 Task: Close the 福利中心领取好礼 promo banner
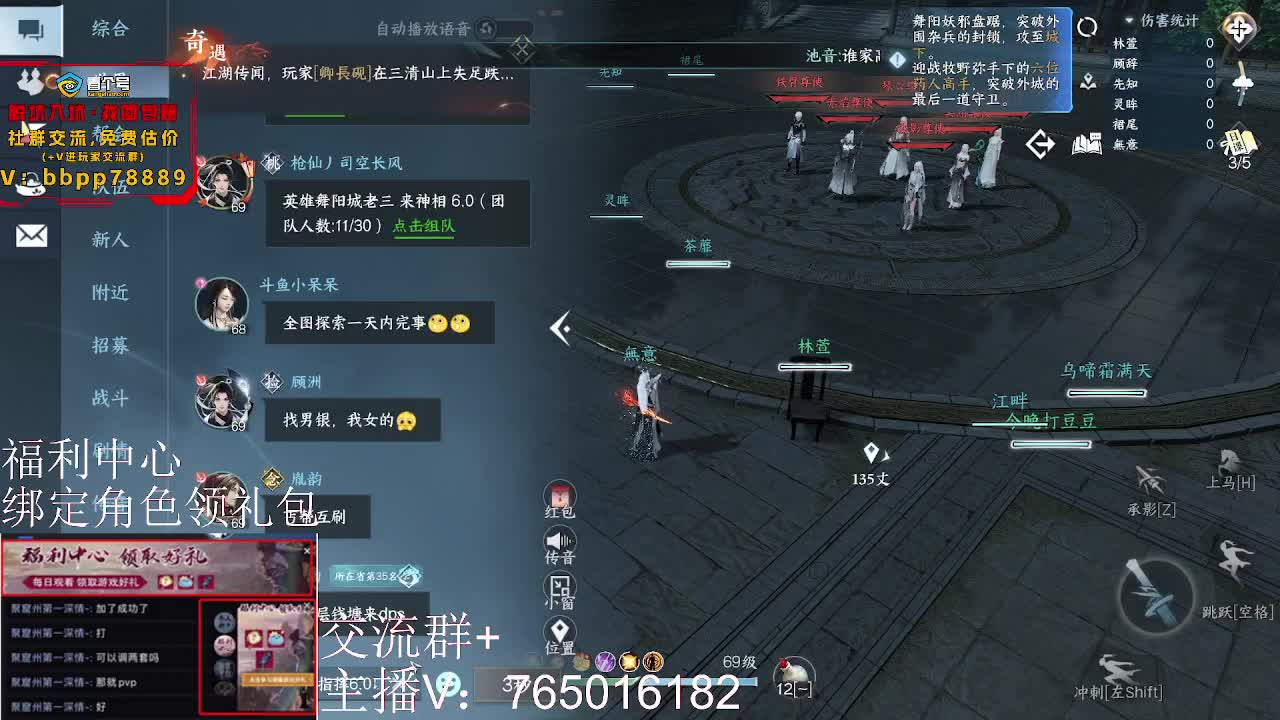tap(306, 550)
